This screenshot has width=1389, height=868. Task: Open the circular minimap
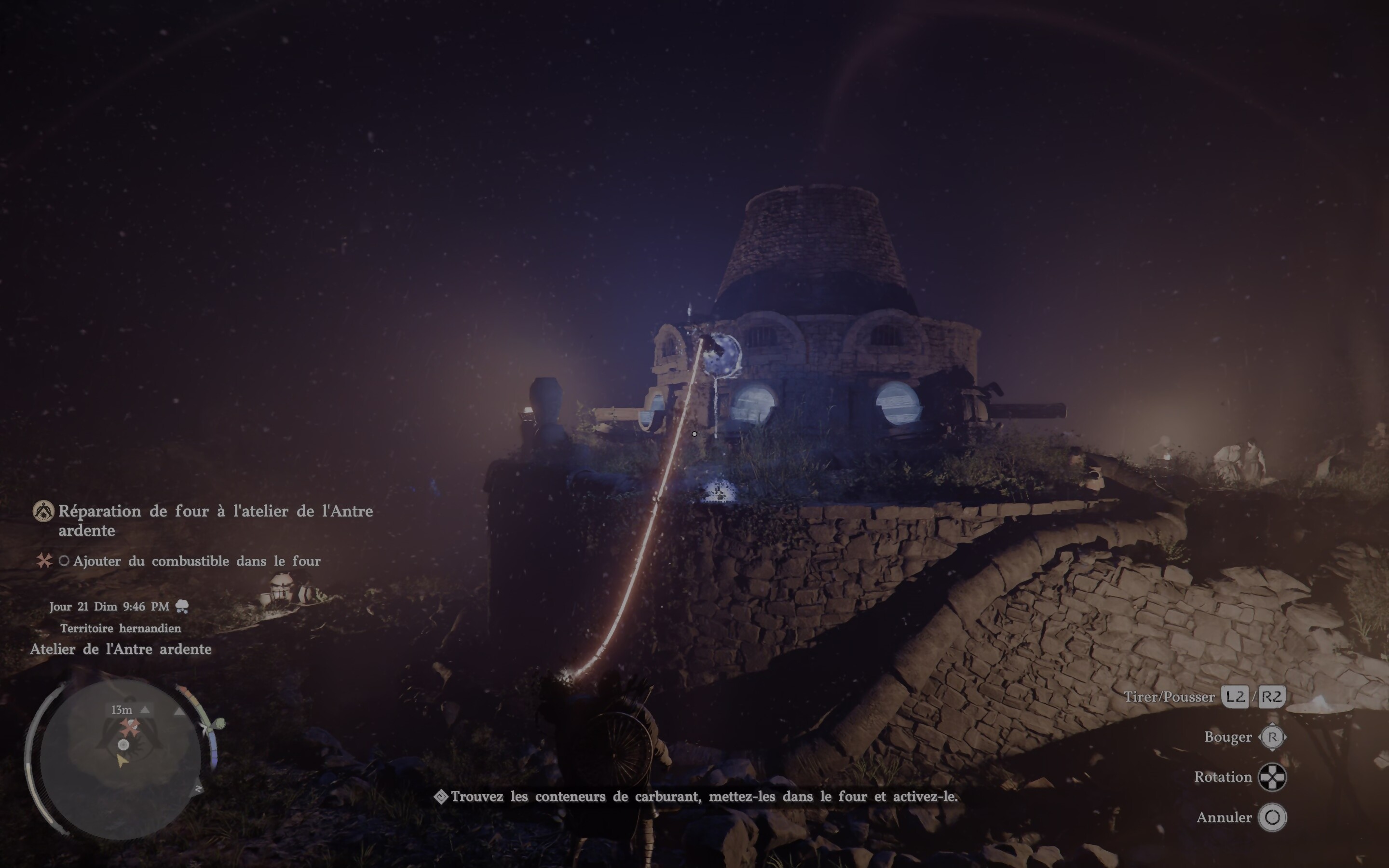[x=121, y=758]
